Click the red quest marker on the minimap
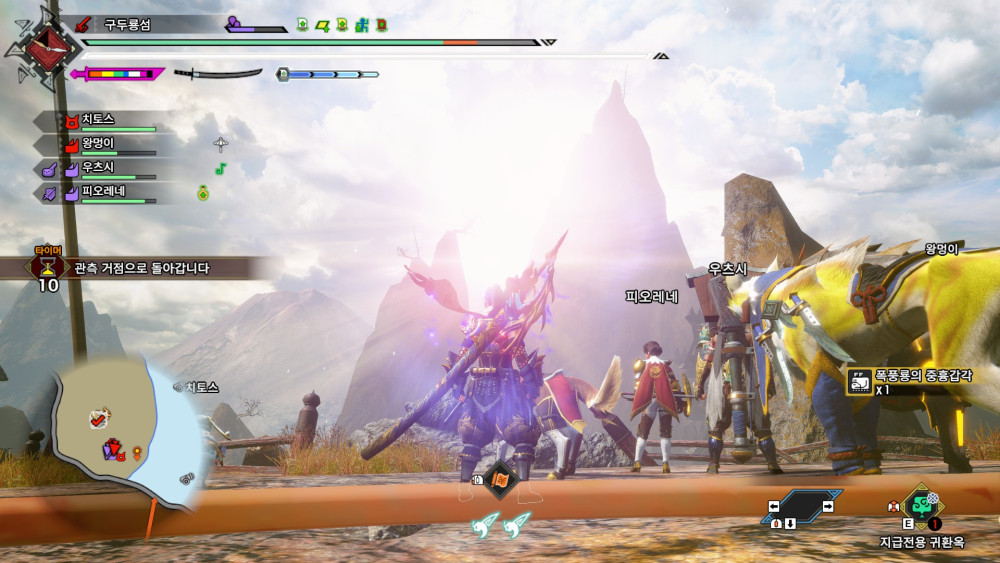Image resolution: width=1000 pixels, height=563 pixels. click(x=99, y=419)
